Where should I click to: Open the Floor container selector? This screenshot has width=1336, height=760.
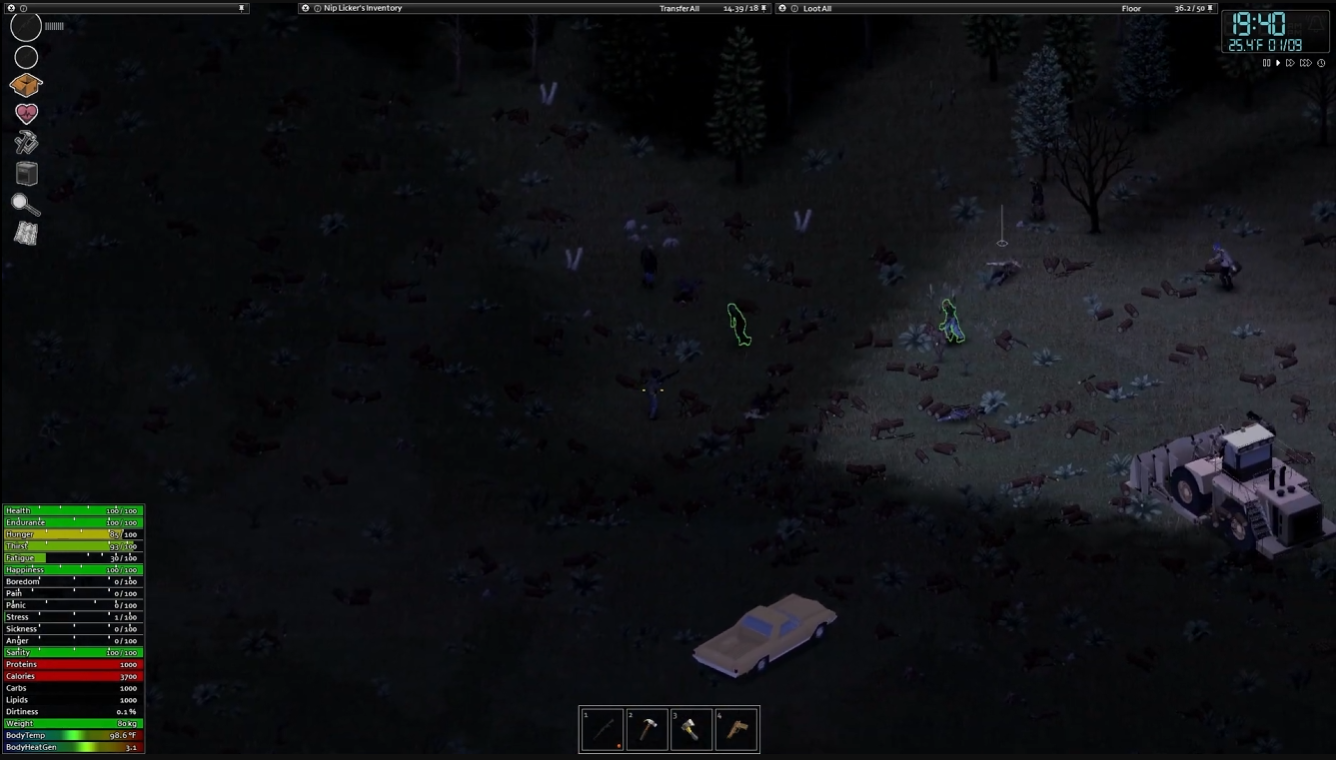coord(1131,8)
